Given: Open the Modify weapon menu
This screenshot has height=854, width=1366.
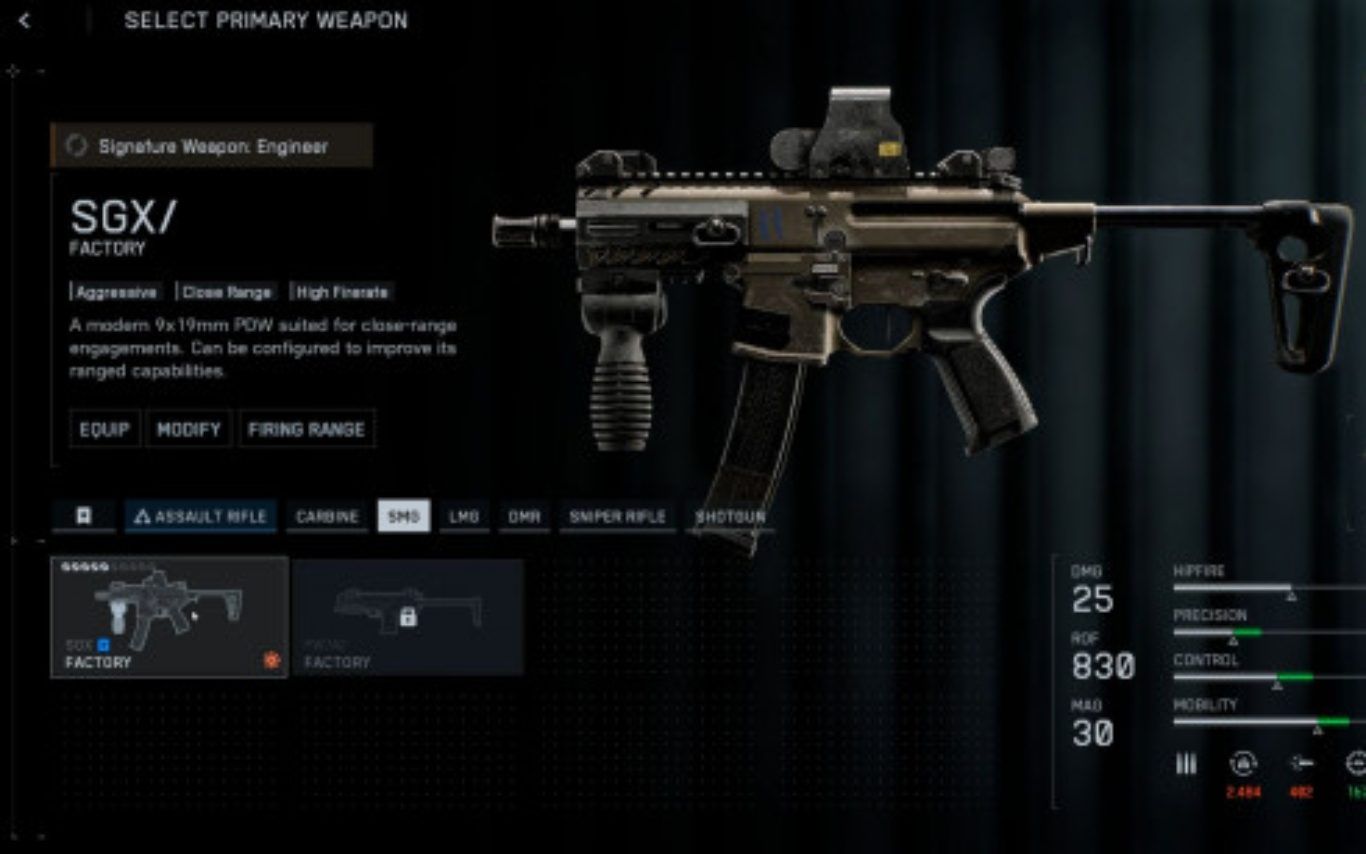Looking at the screenshot, I should [189, 429].
